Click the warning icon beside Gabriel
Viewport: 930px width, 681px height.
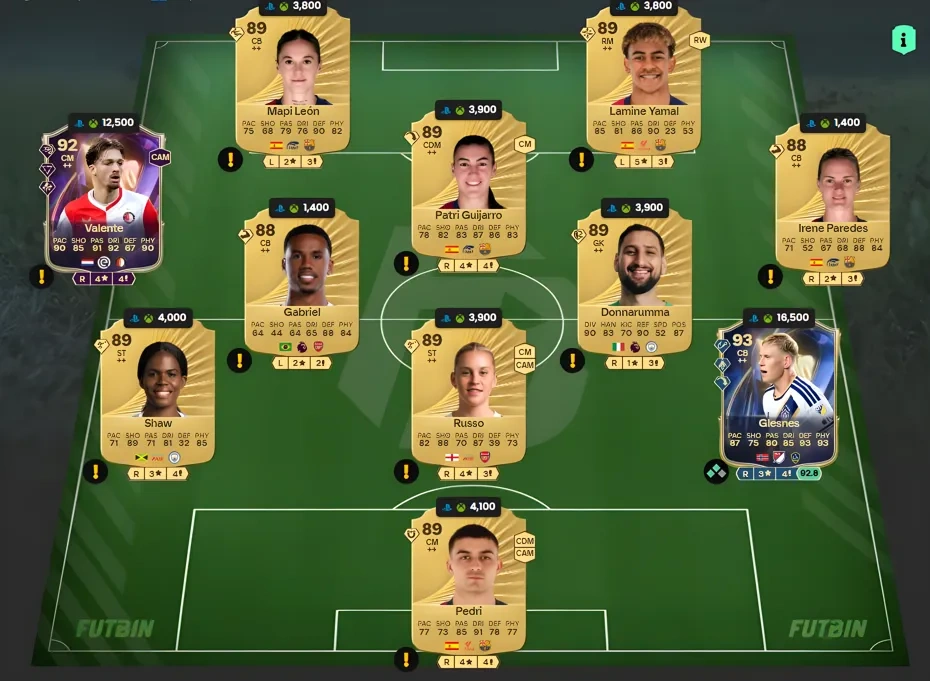pos(238,360)
